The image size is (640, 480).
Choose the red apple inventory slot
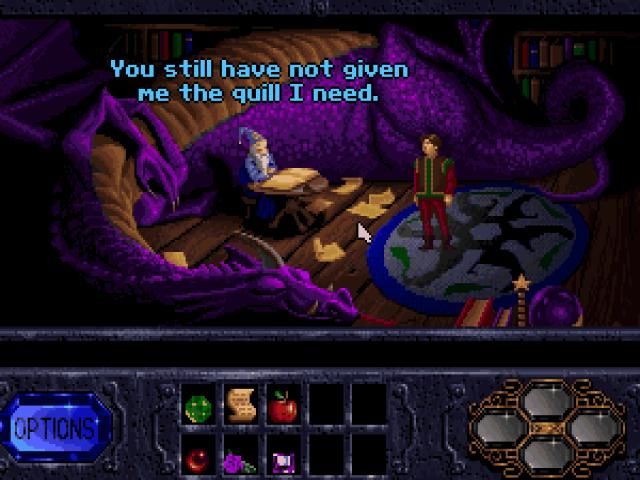click(x=282, y=406)
